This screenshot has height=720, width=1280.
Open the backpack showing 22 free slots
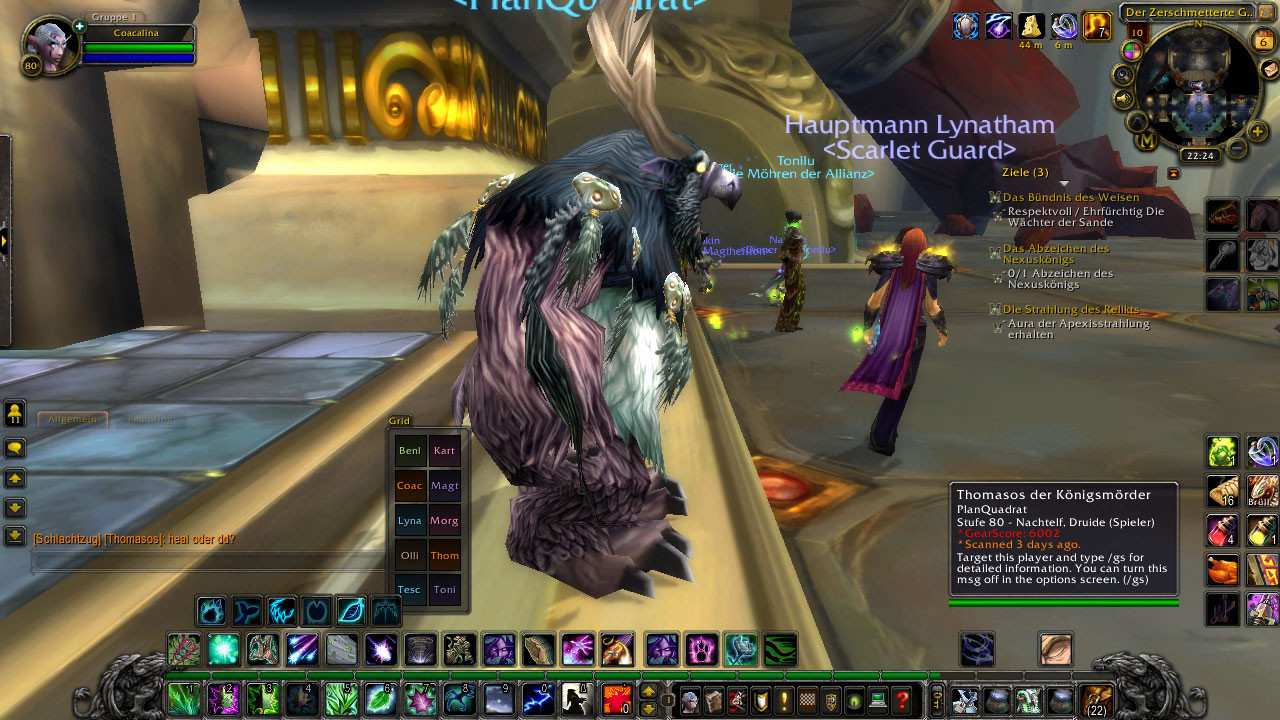(x=1097, y=700)
